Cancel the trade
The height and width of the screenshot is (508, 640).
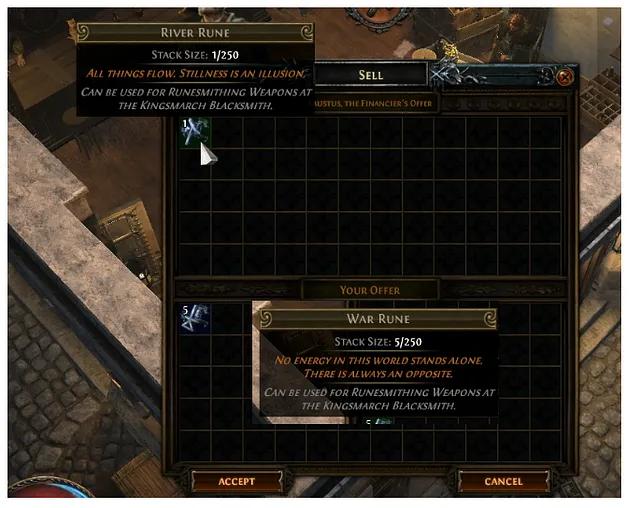tap(503, 481)
